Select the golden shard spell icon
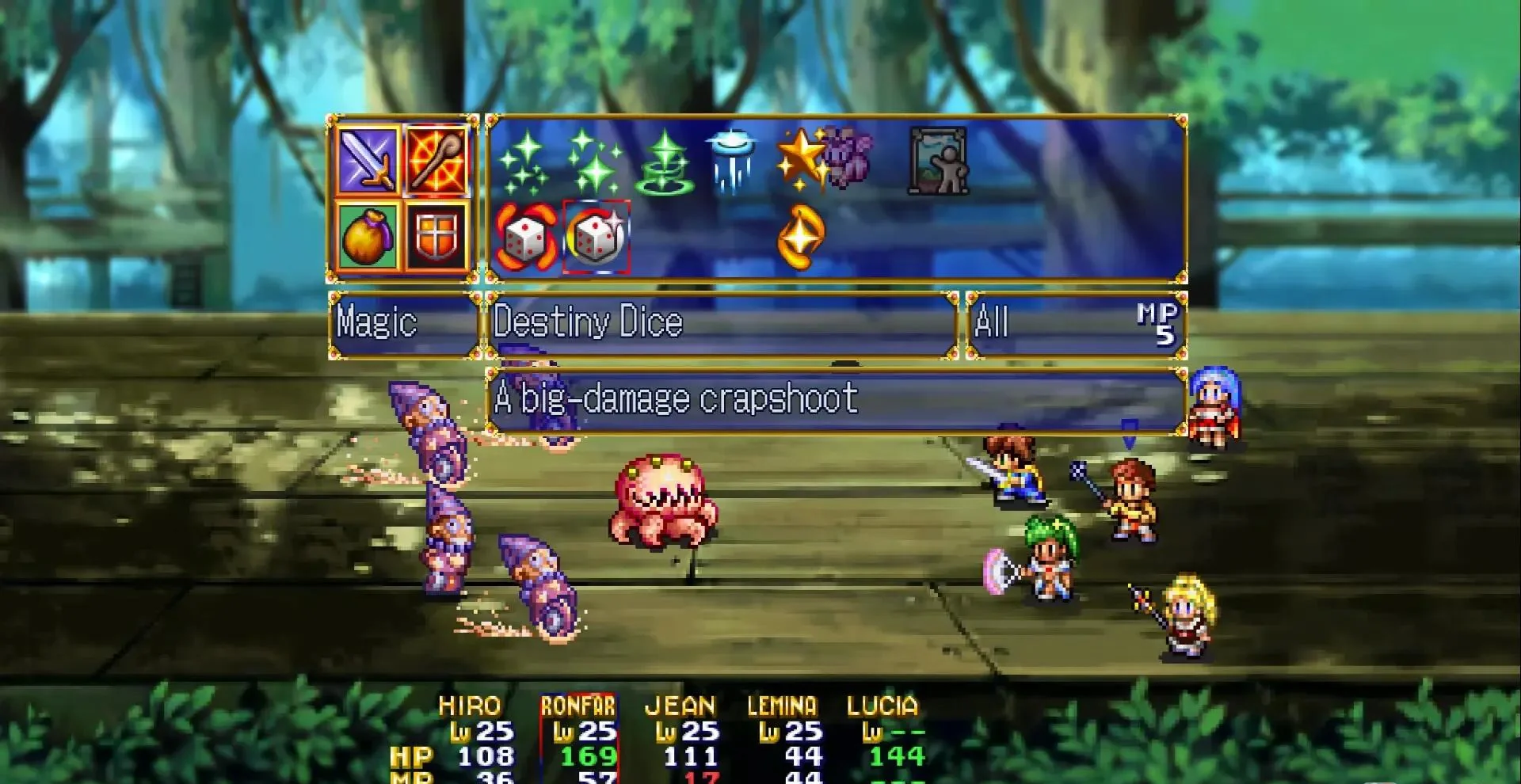Screen dimensions: 1521x784 coord(802,239)
